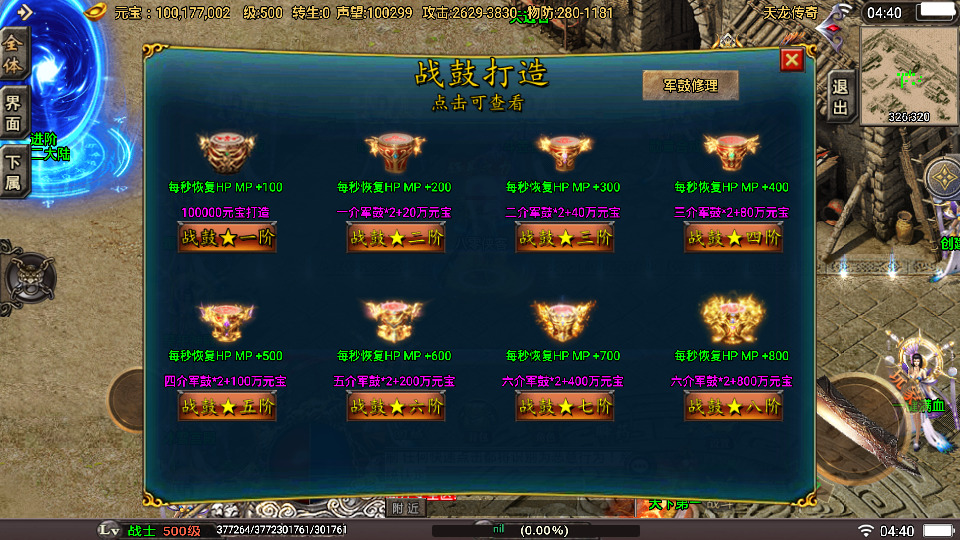Select the 战鼓★六阶 button
The height and width of the screenshot is (540, 960).
pyautogui.click(x=396, y=407)
